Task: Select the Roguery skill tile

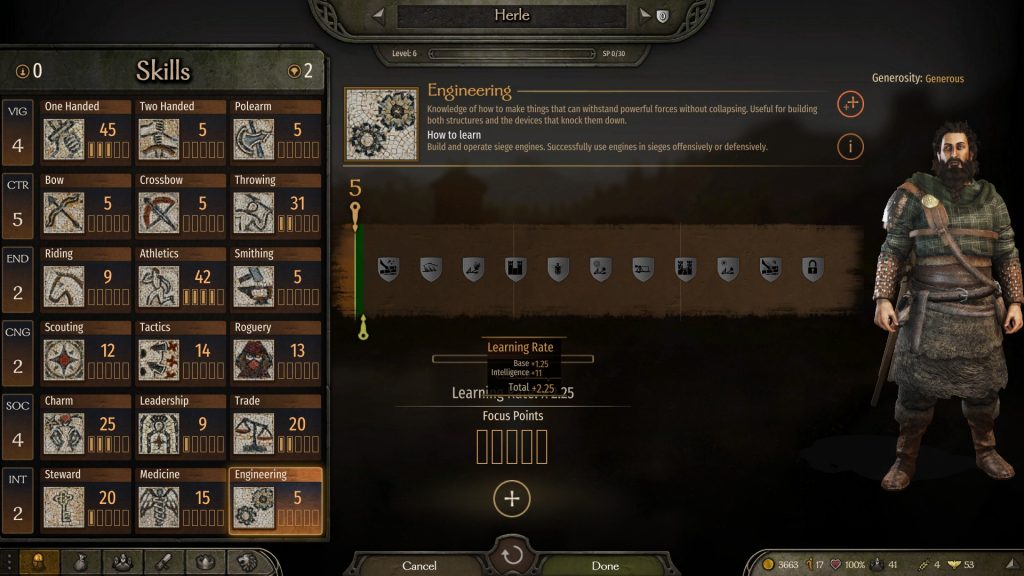Action: [276, 353]
